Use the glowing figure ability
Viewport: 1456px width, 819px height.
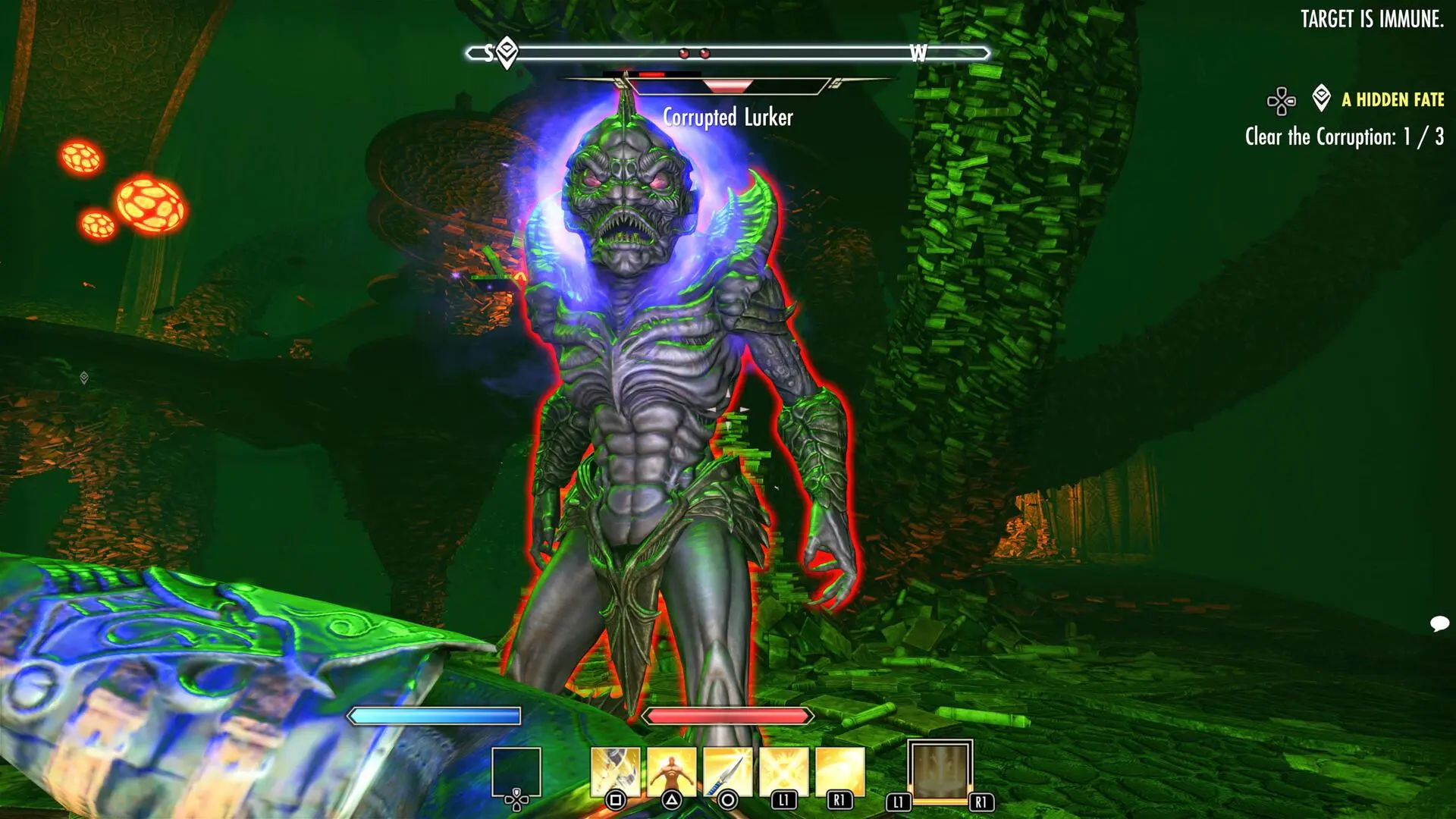(671, 772)
